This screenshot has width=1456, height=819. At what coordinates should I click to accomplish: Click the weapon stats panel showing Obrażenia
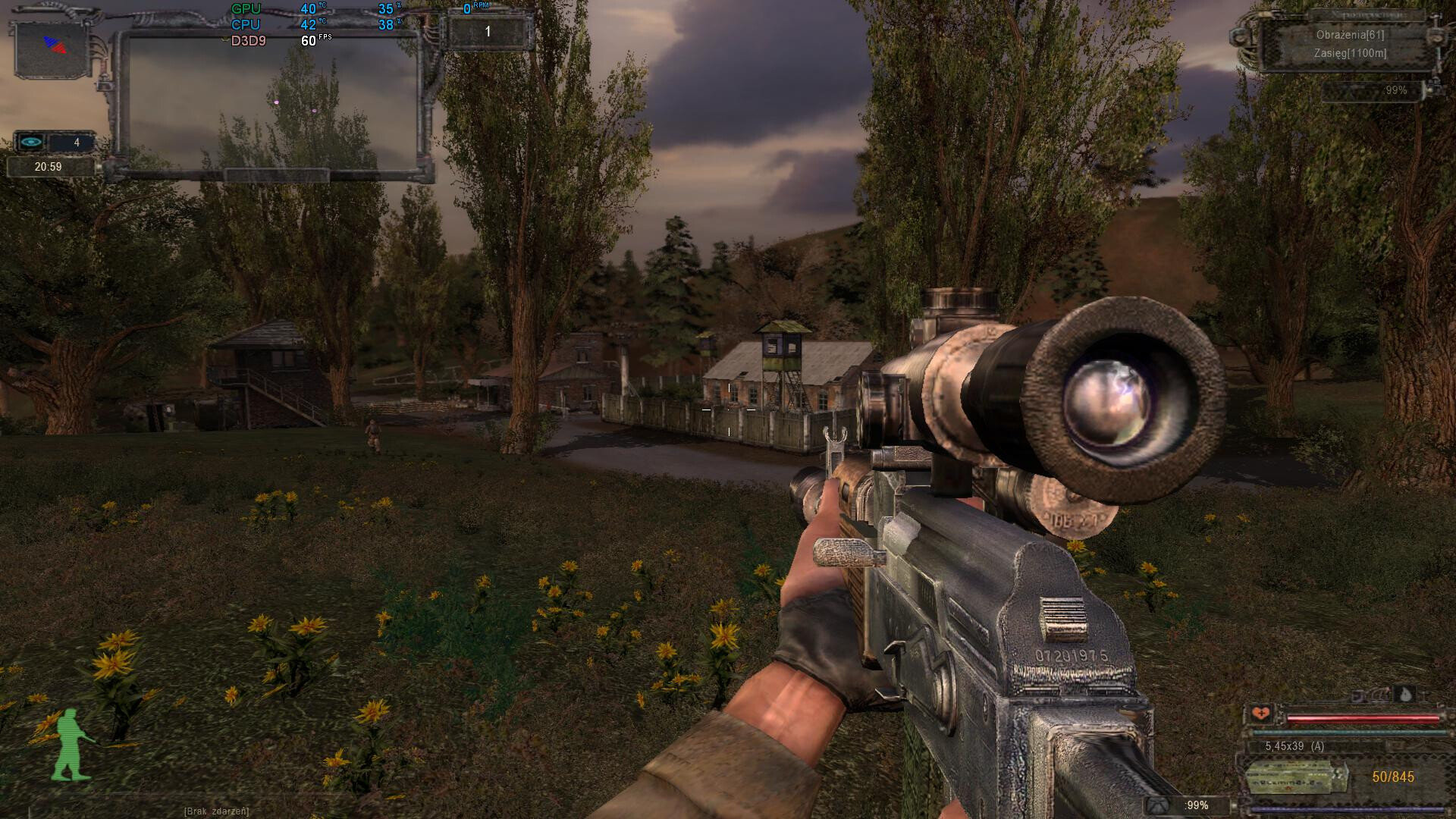point(1350,44)
